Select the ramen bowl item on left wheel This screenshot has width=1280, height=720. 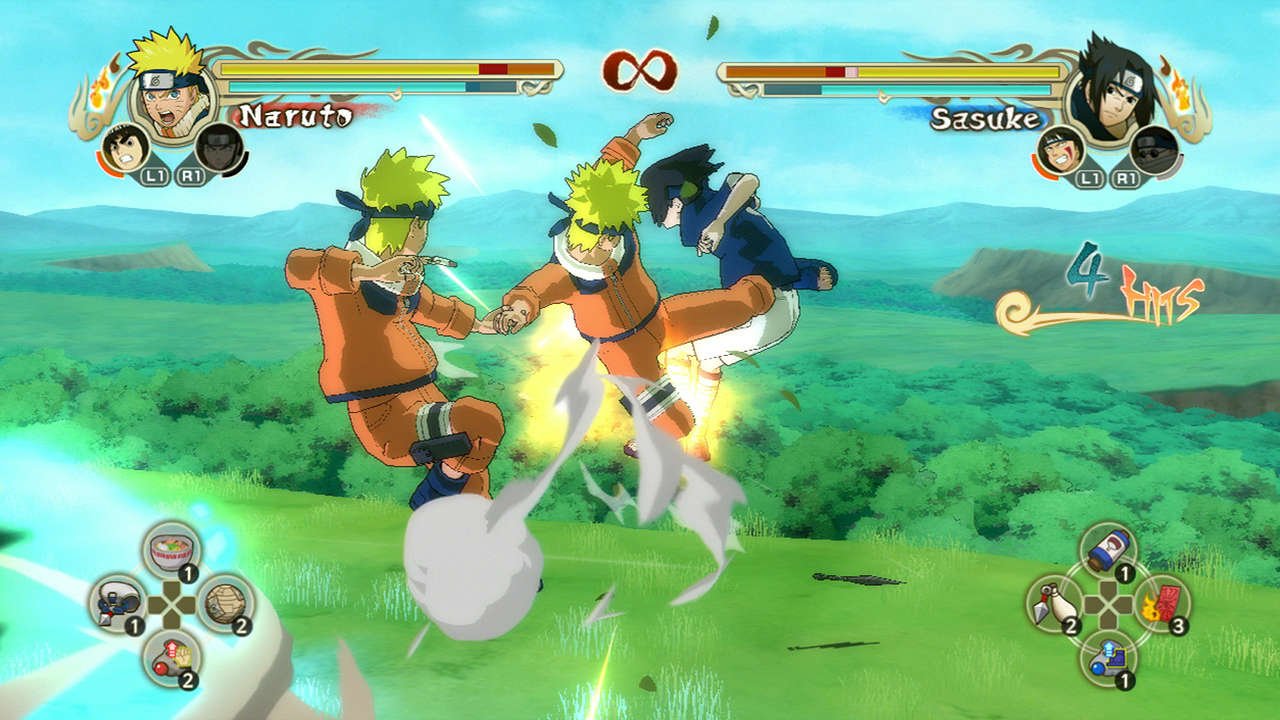click(x=170, y=548)
